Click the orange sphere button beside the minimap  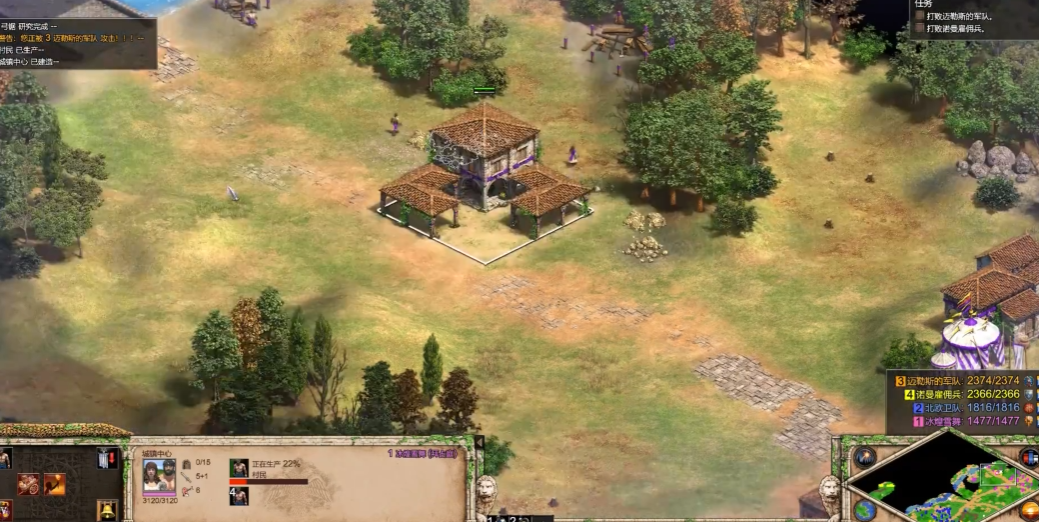tap(1029, 509)
